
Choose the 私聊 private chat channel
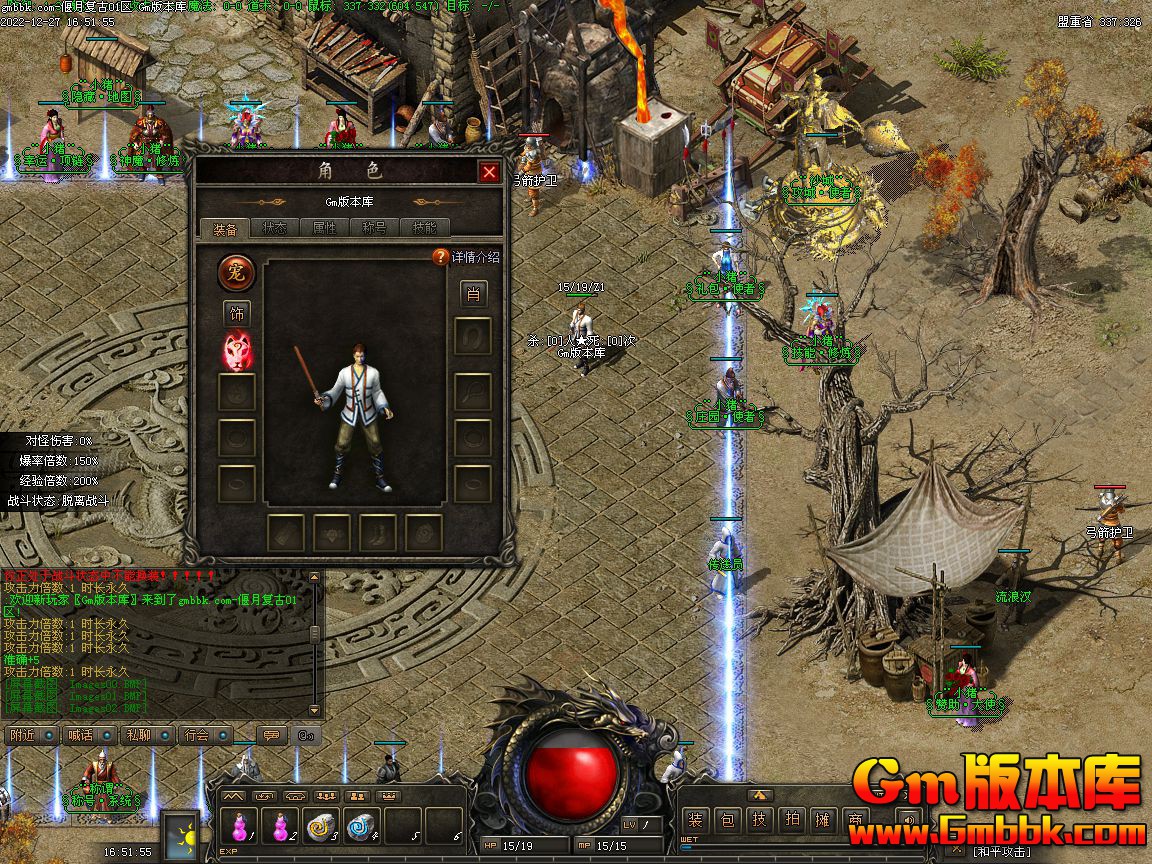138,735
